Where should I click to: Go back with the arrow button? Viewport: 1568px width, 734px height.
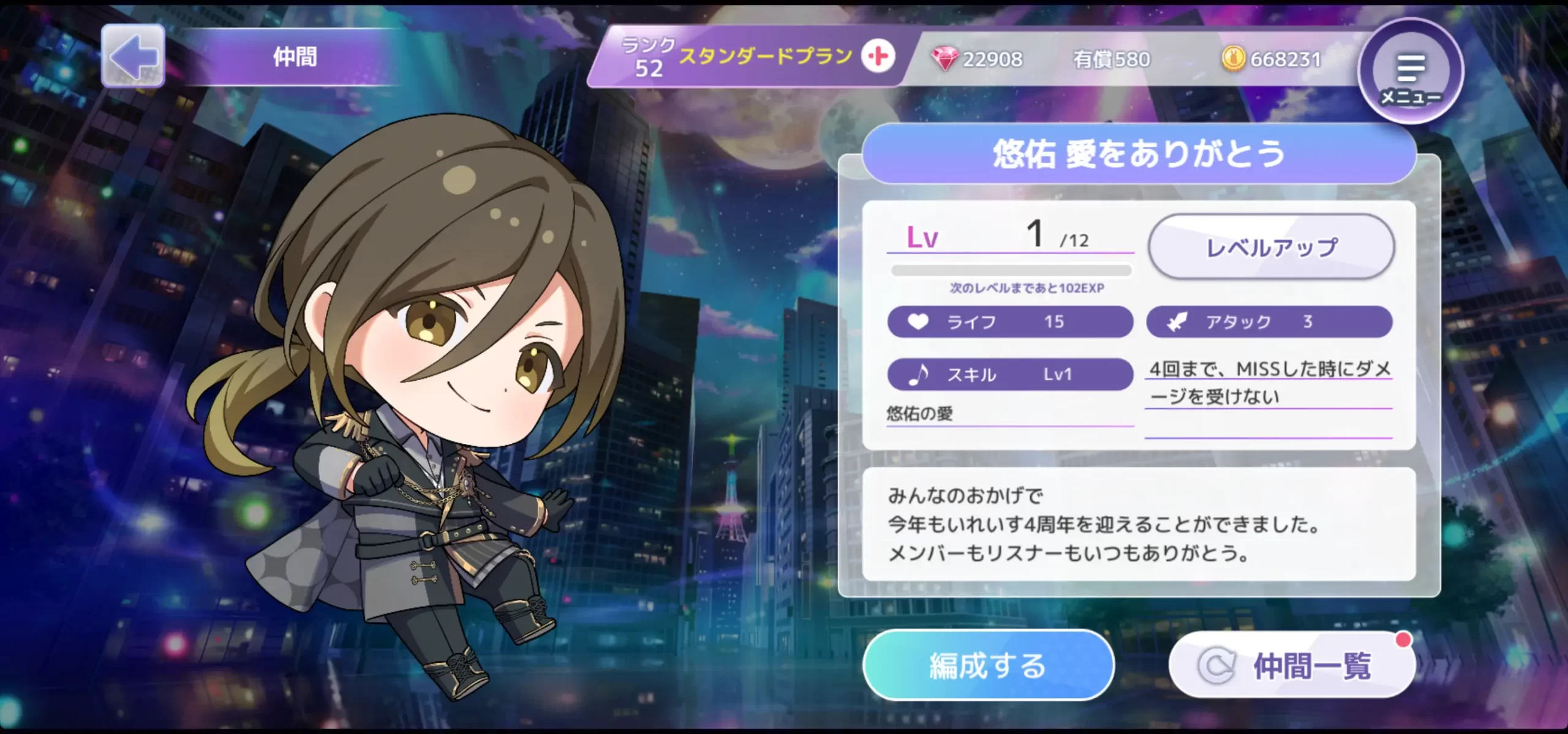[133, 56]
